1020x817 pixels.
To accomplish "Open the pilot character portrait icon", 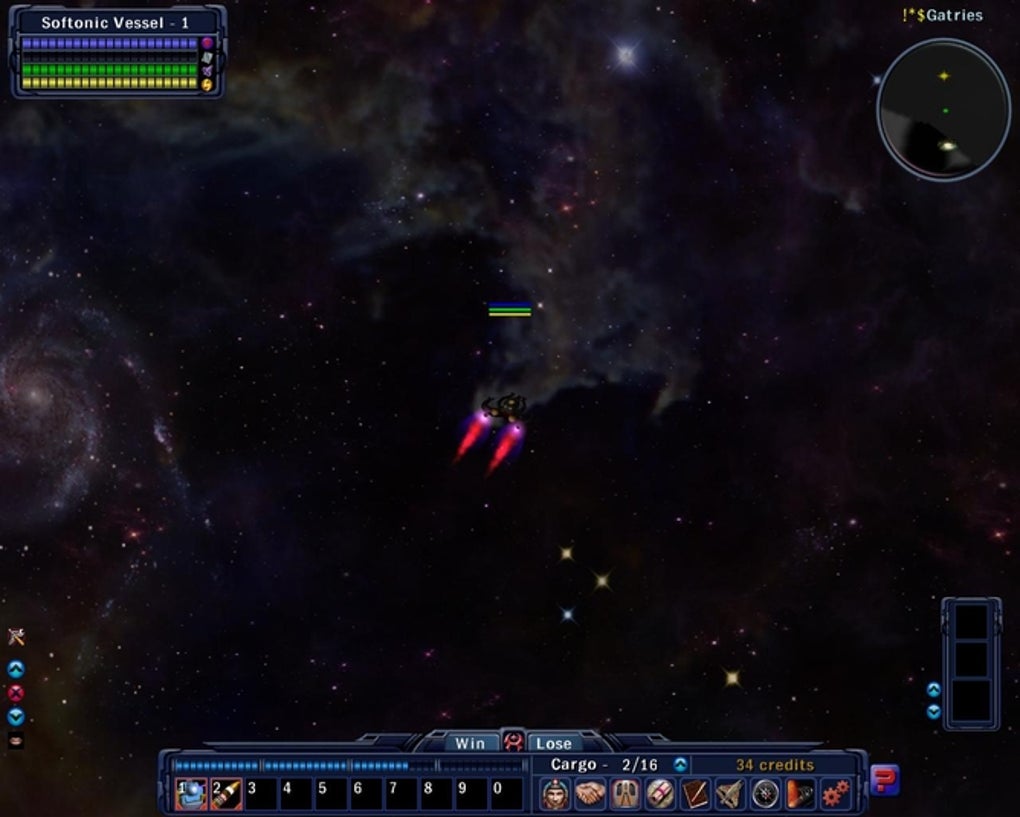I will click(x=556, y=794).
